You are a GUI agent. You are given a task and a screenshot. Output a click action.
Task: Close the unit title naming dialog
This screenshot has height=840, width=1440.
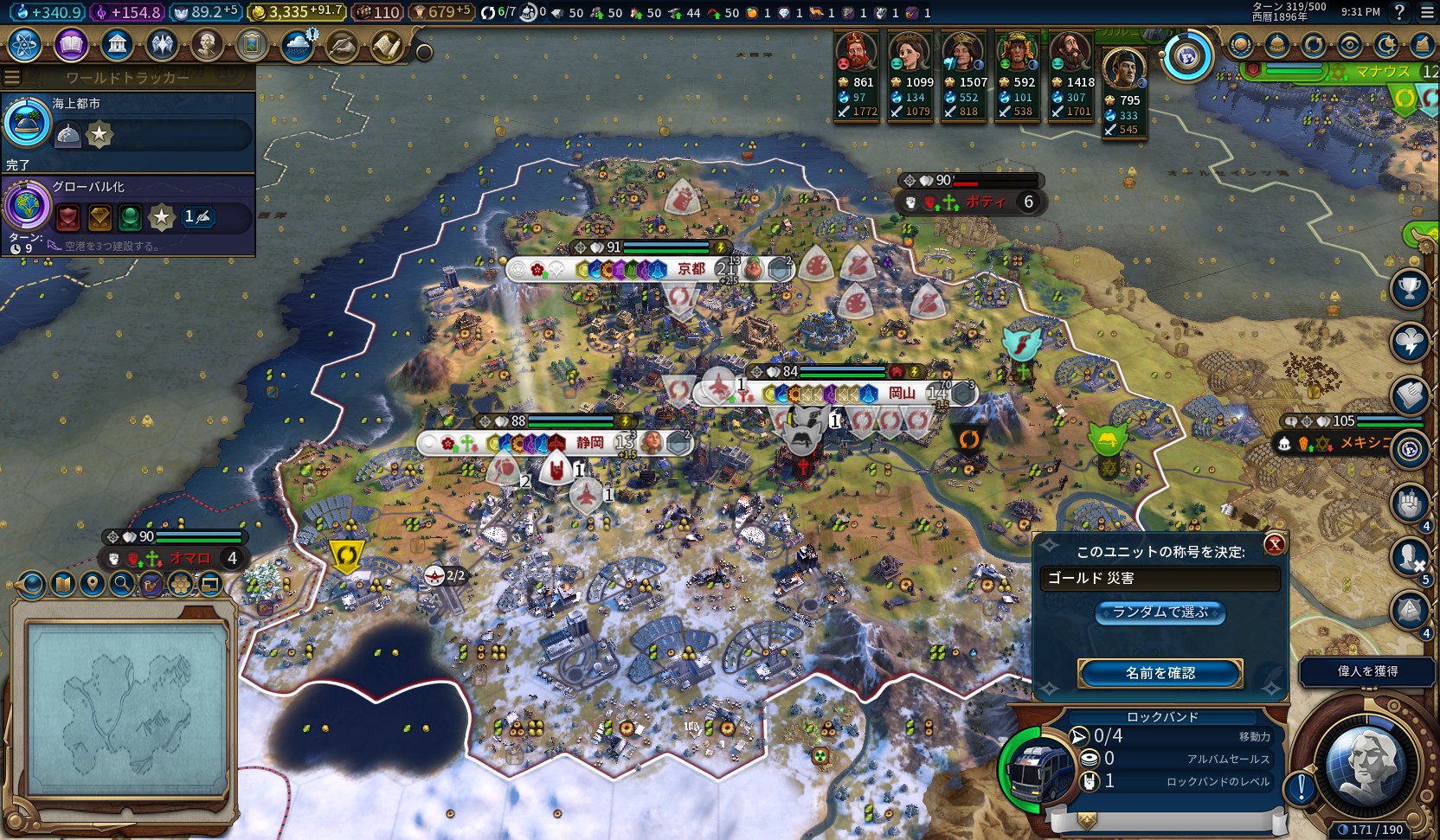click(x=1274, y=544)
